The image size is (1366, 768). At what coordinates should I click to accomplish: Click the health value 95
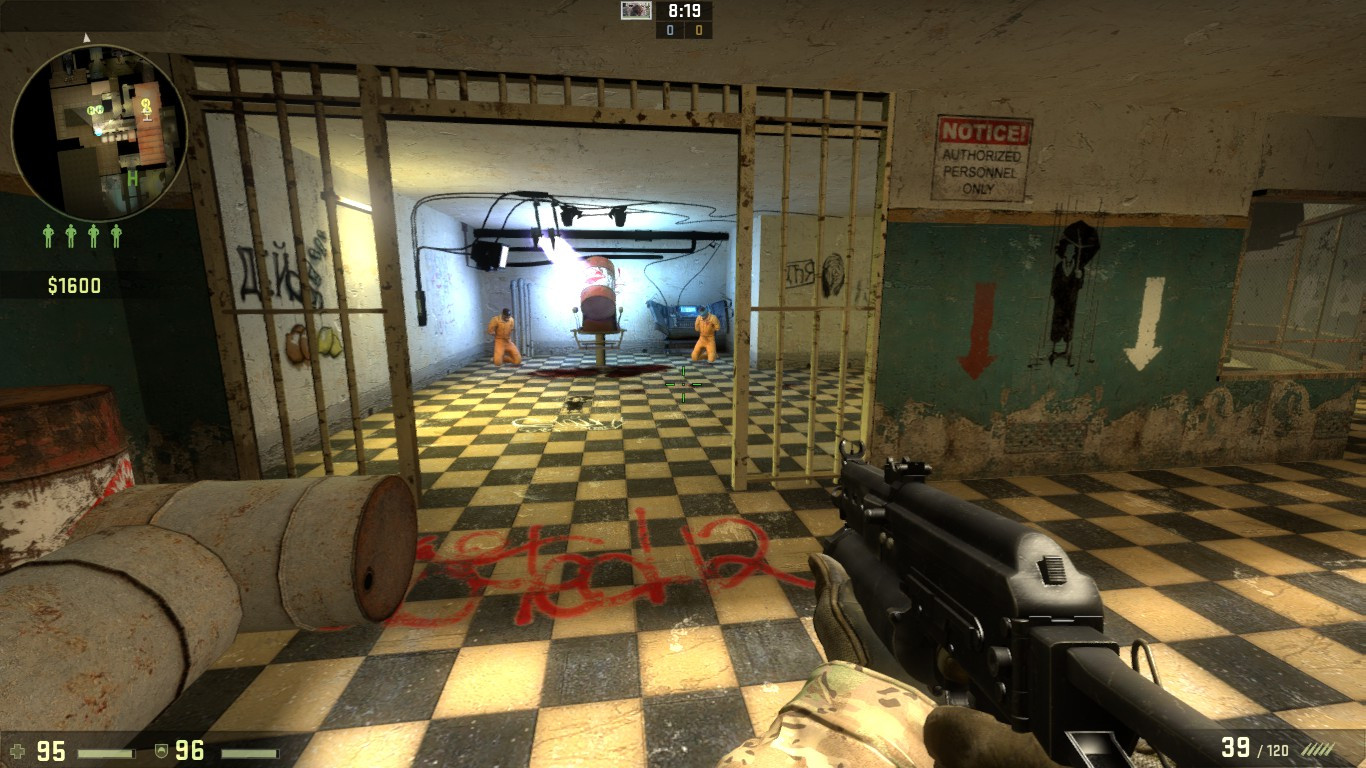[x=50, y=751]
